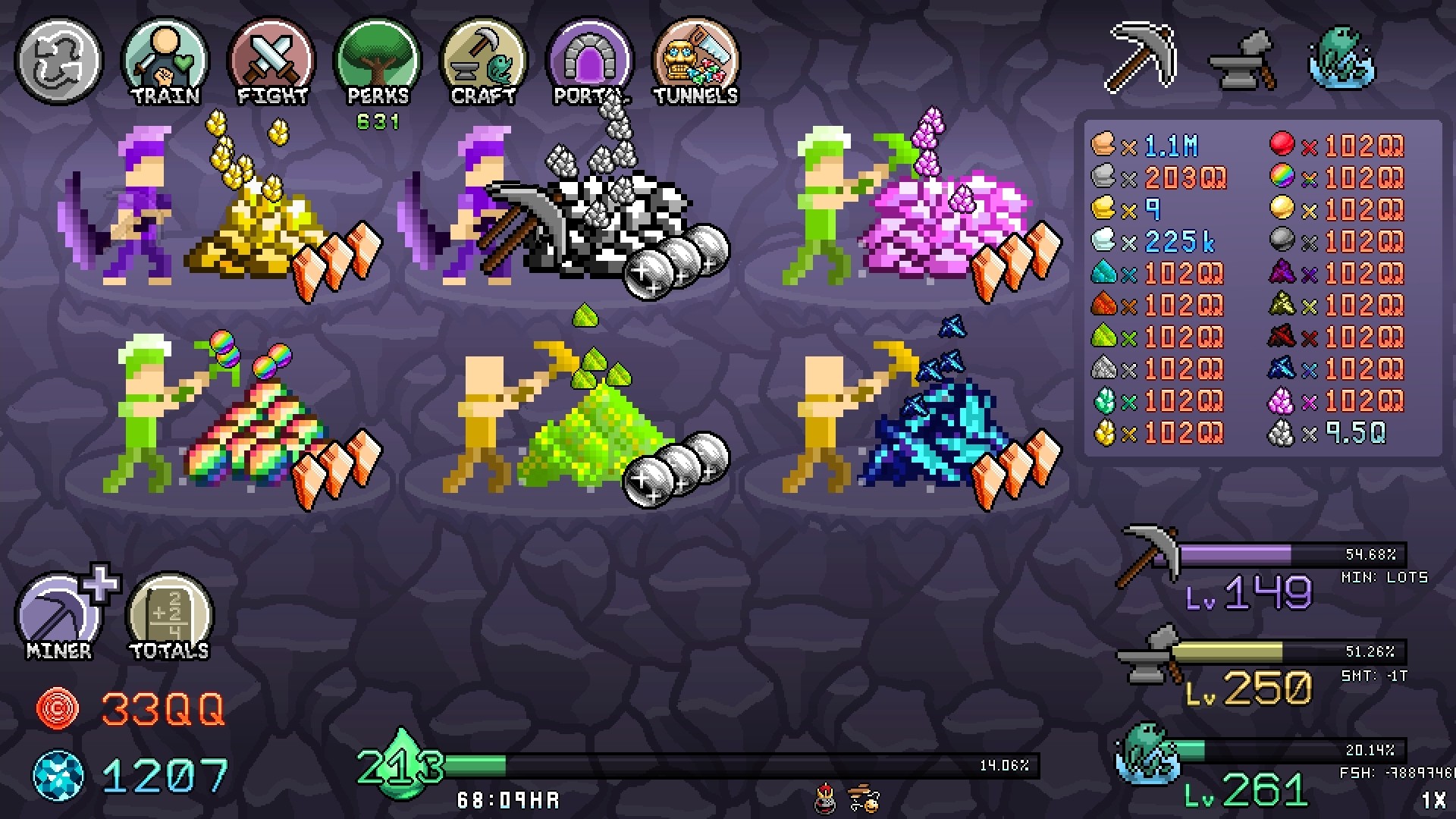Open the Train menu
Screen dimensions: 1456x819
click(165, 61)
